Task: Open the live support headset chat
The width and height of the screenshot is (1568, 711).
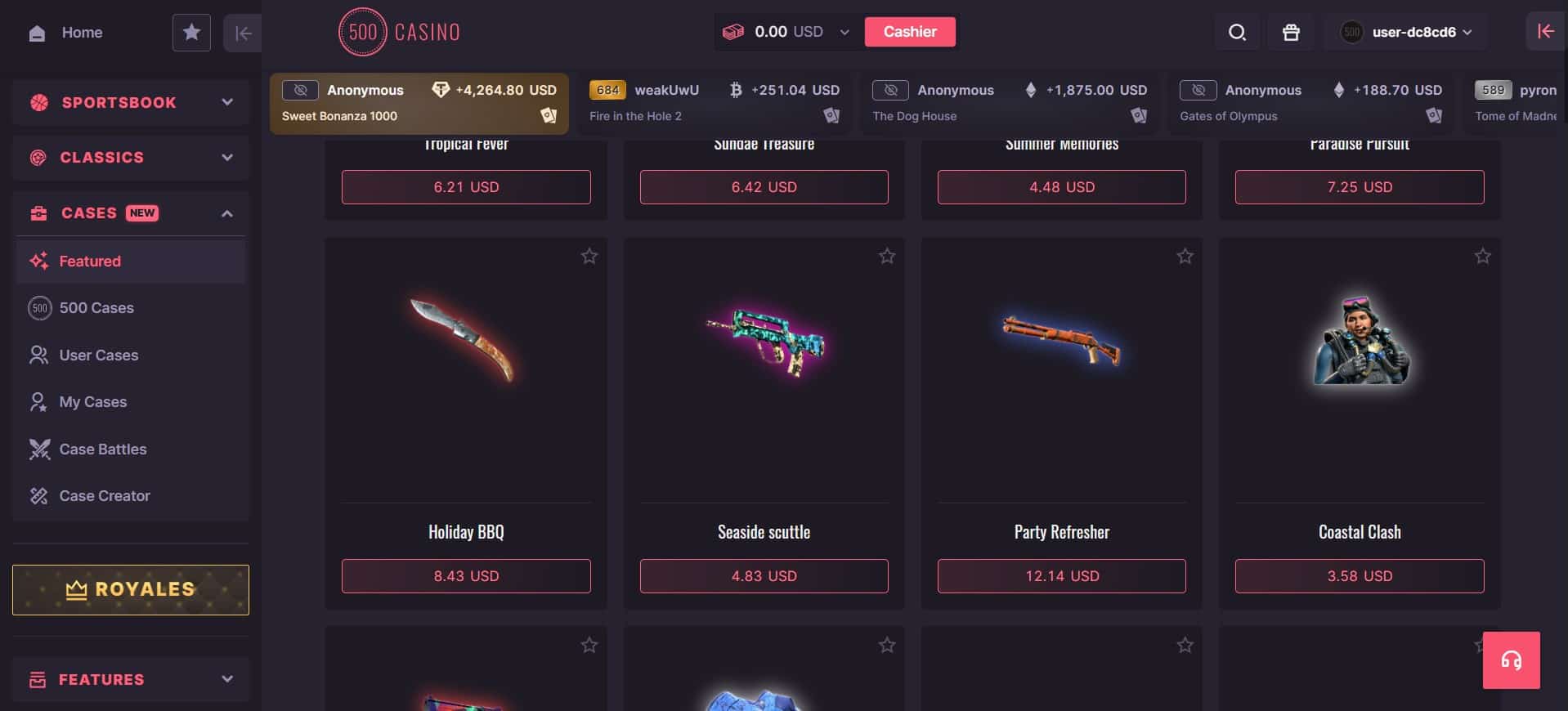Action: 1511,660
